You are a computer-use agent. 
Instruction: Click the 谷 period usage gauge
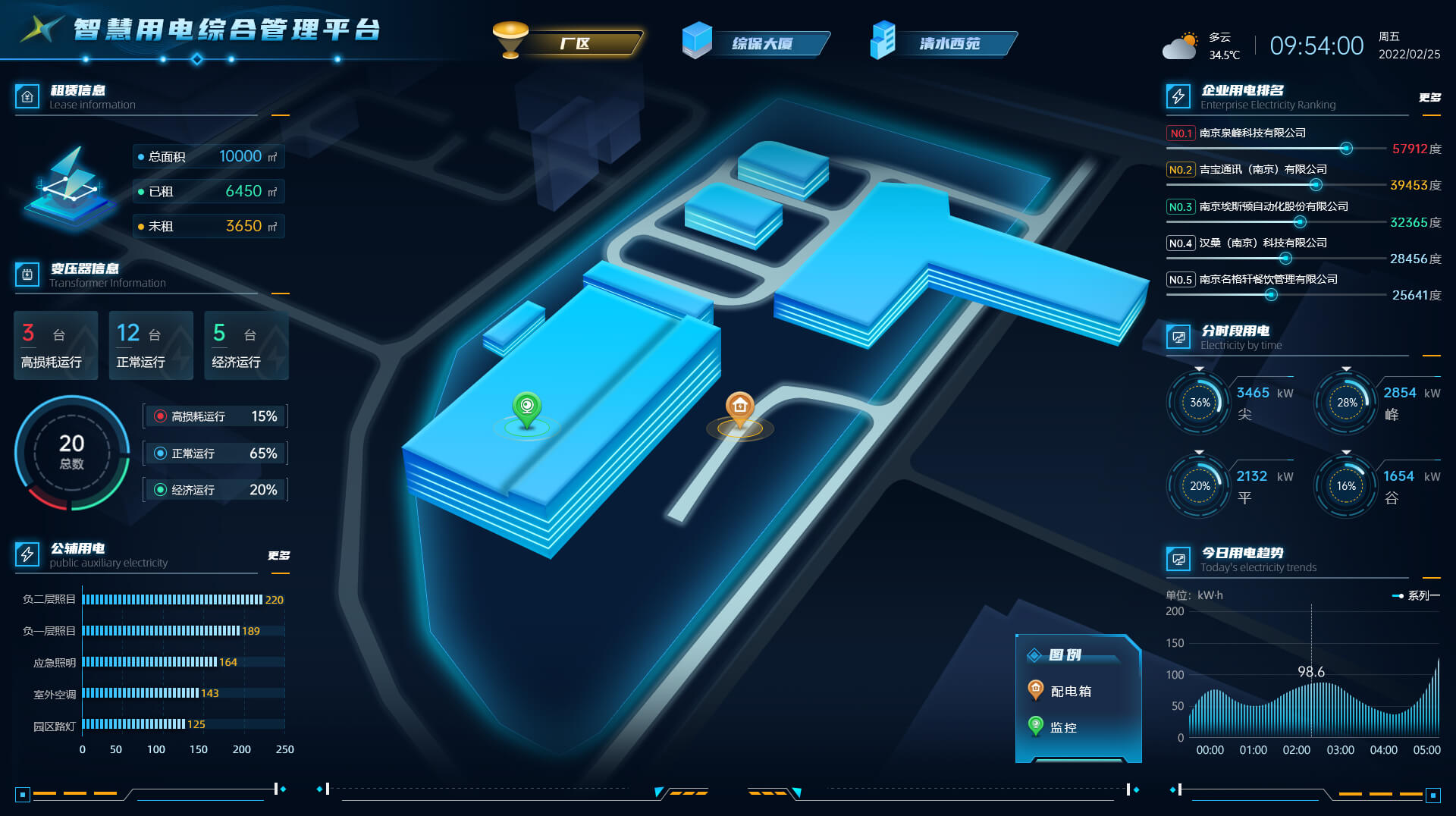tap(1346, 486)
